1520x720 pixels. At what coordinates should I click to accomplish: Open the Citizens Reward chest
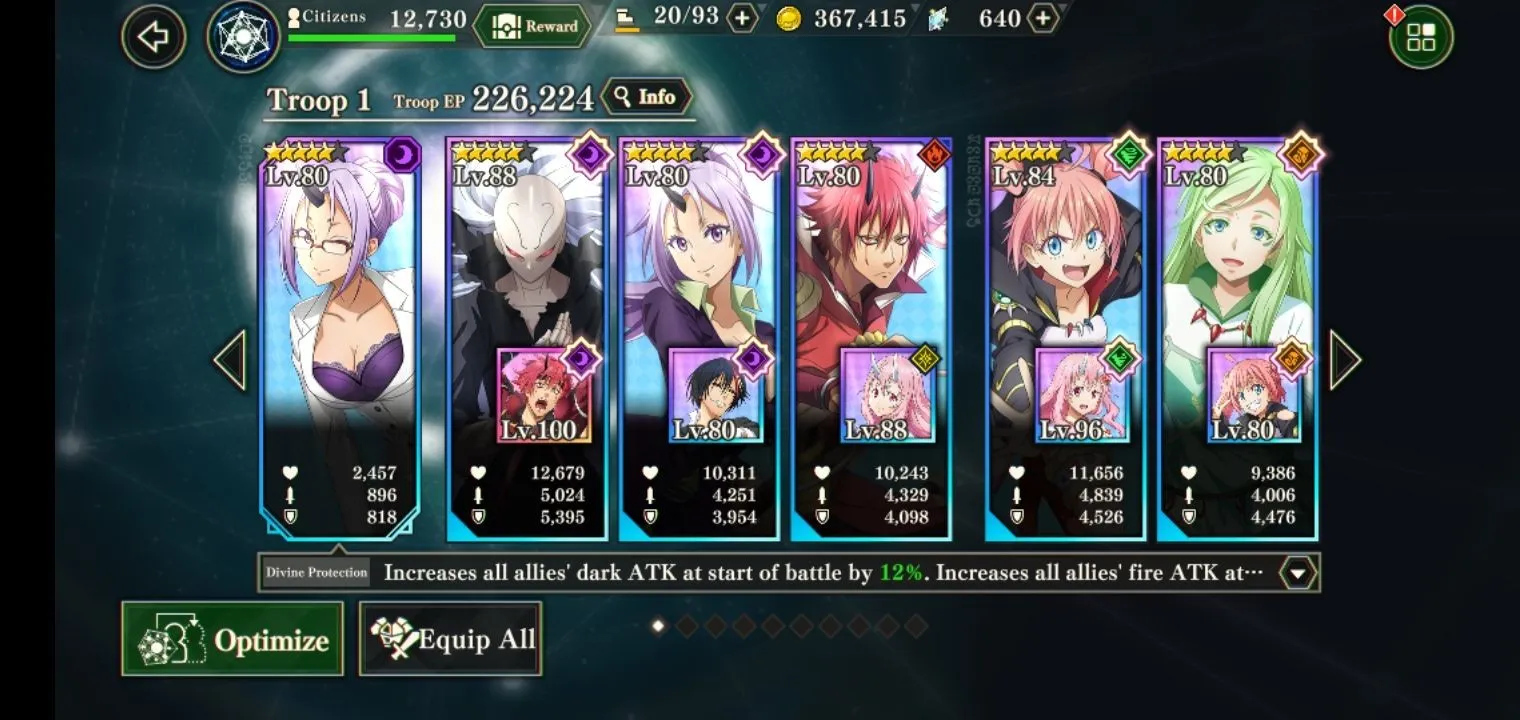[x=530, y=26]
